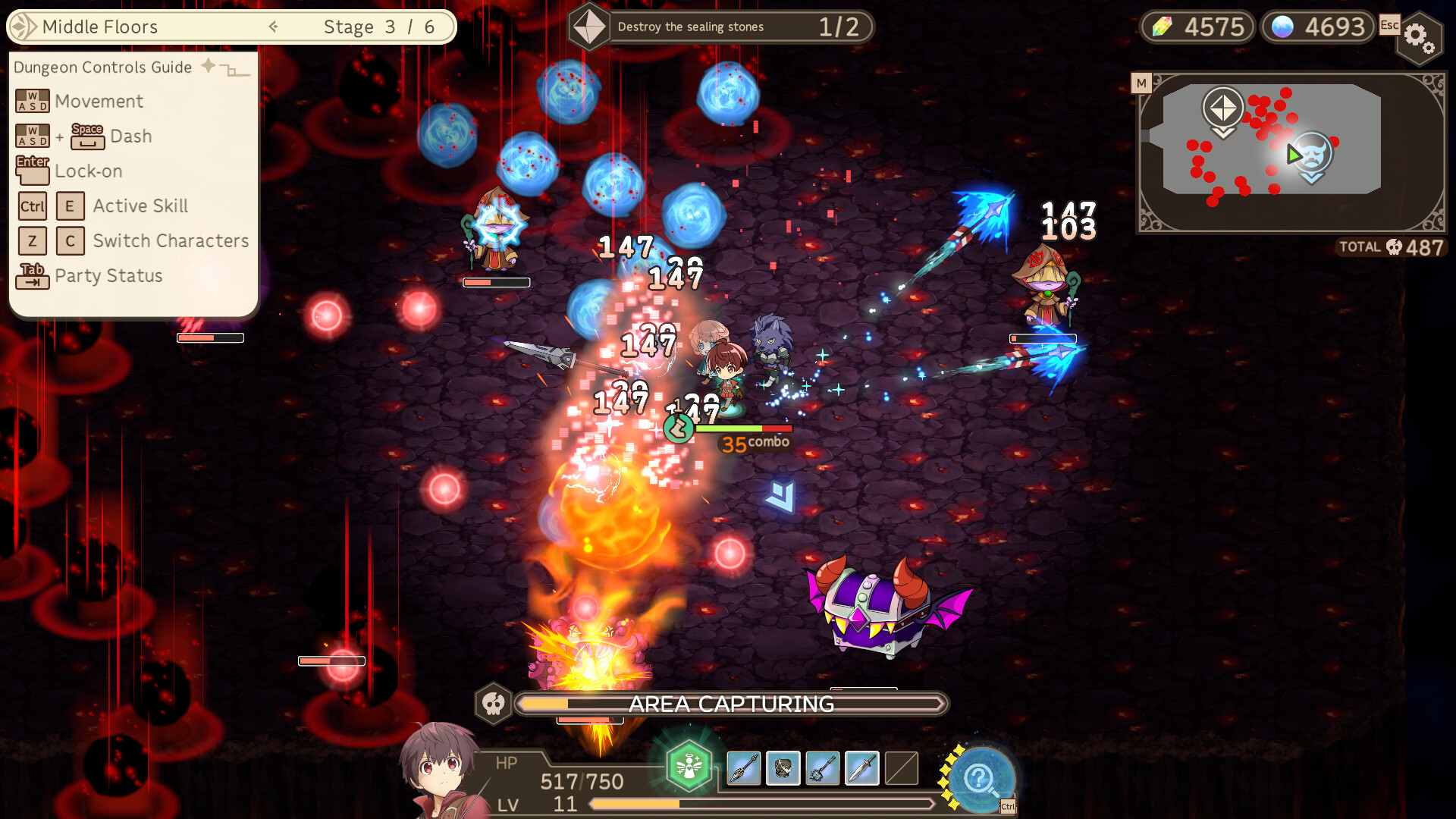Viewport: 1456px width, 819px height.
Task: Open the Party Status entry in the guide
Action: coord(108,276)
